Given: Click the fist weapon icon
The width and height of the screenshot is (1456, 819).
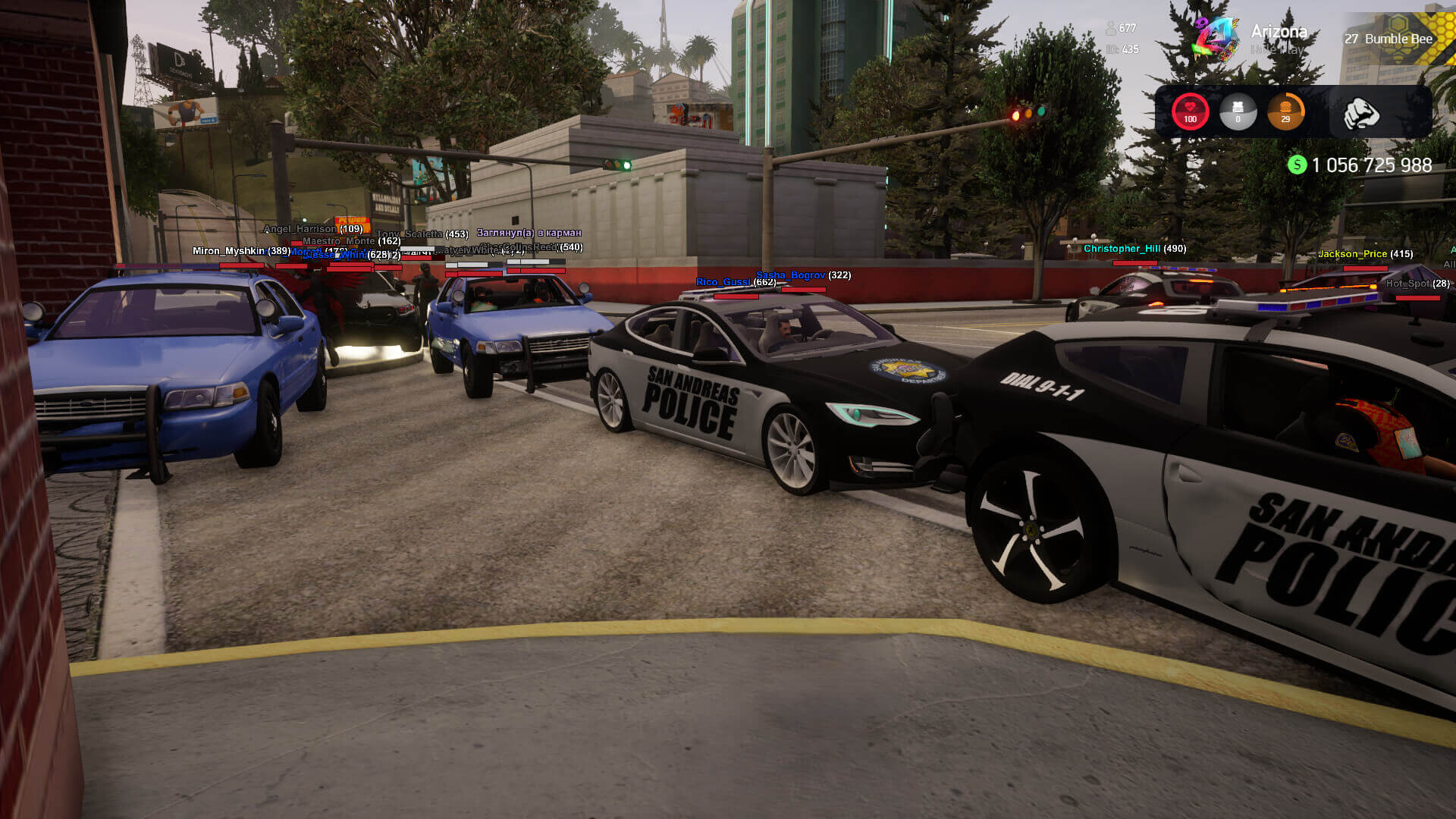Looking at the screenshot, I should click(1360, 114).
